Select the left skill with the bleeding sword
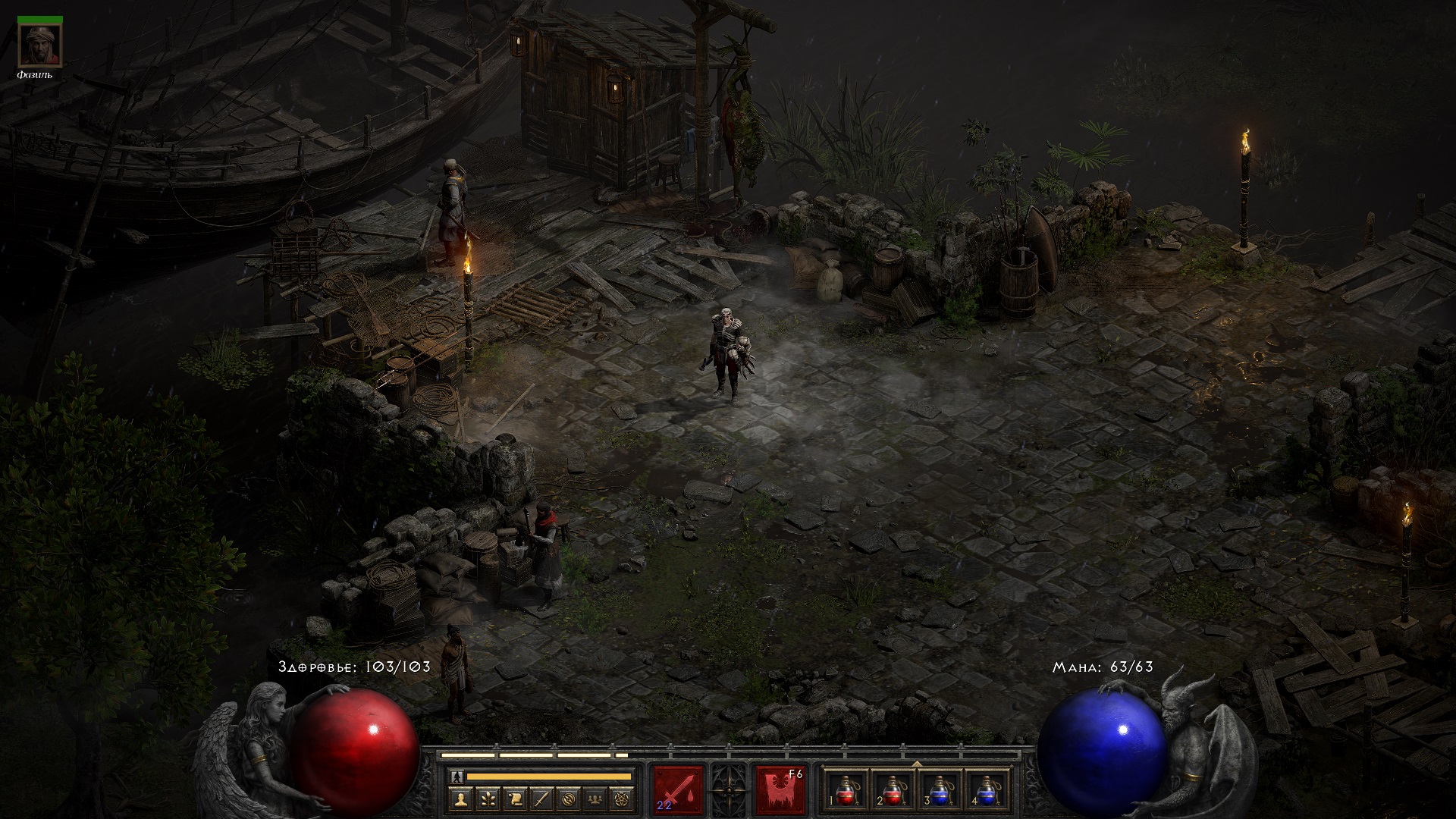The height and width of the screenshot is (819, 1456). (x=678, y=789)
